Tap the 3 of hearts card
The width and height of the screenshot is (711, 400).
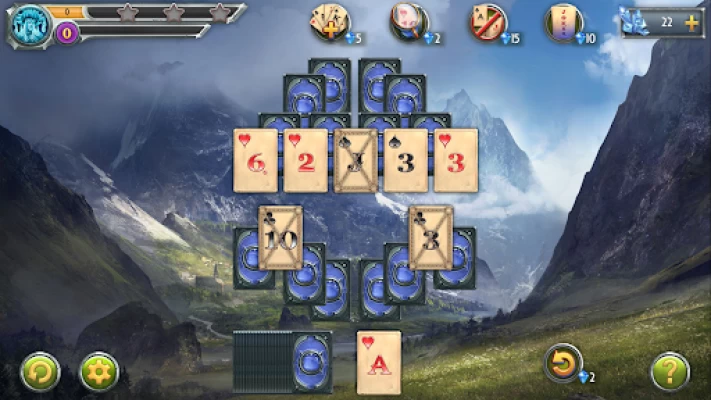click(x=455, y=160)
